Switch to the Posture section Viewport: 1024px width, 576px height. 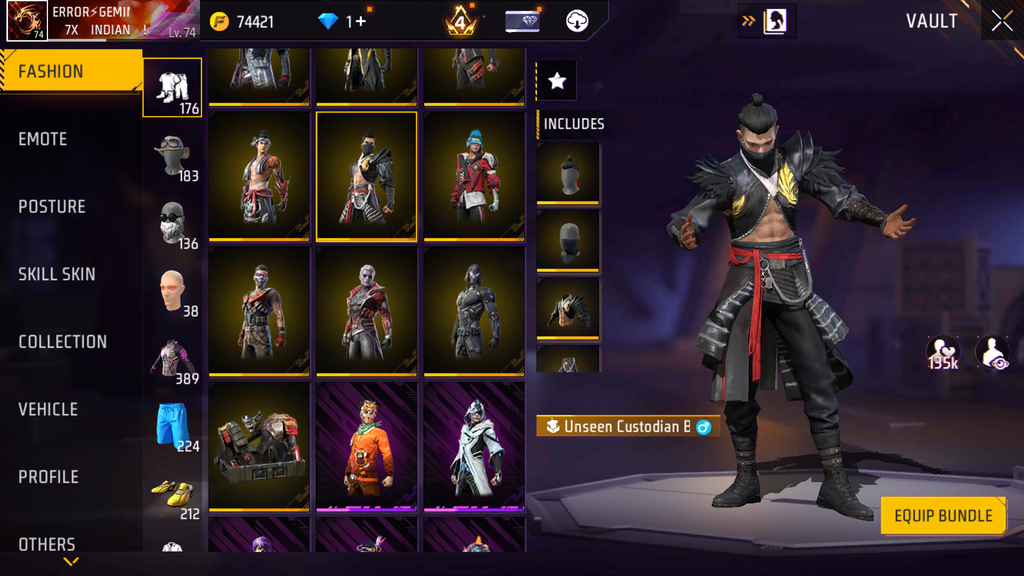pyautogui.click(x=52, y=207)
